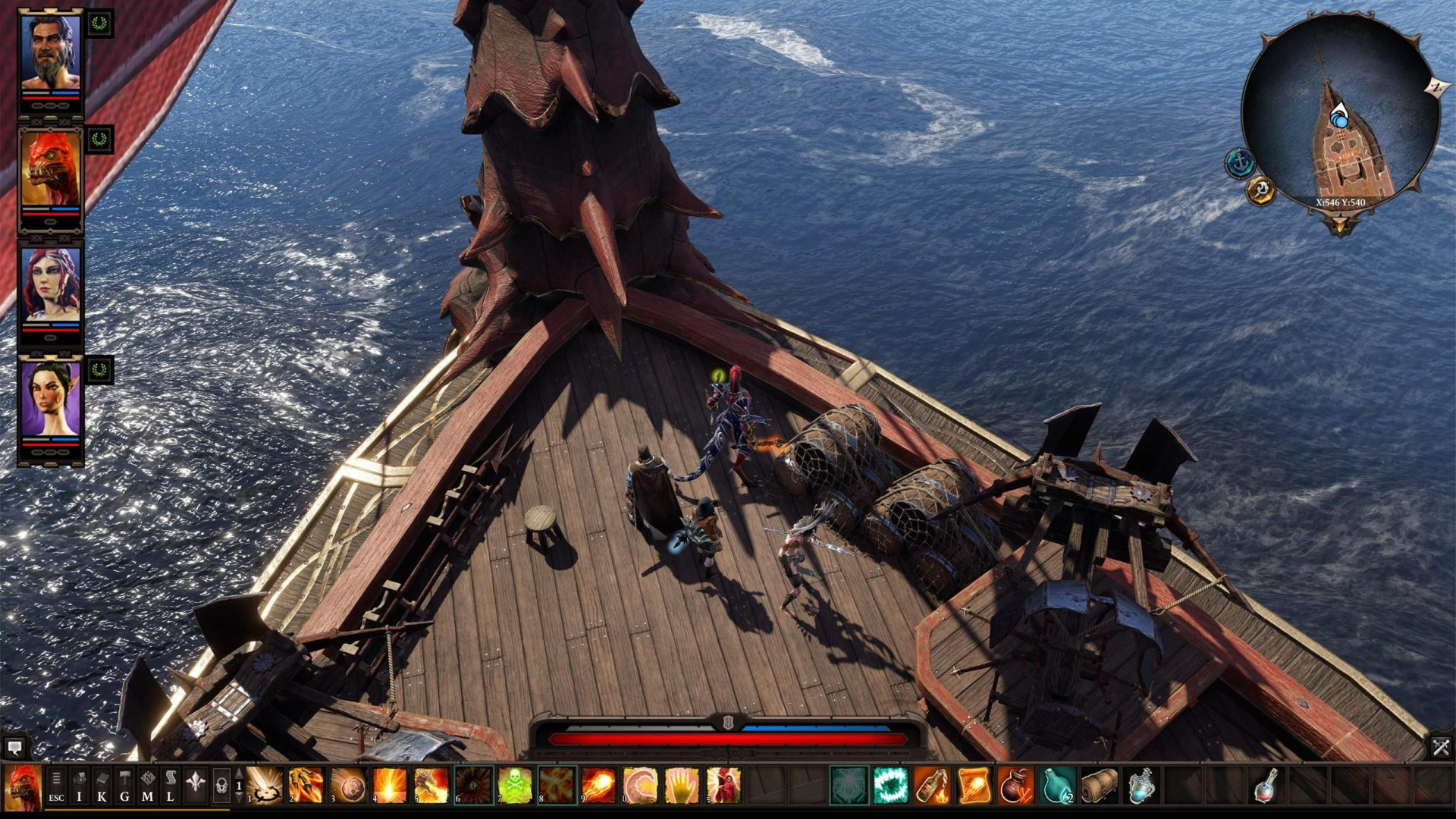Open the journal scroll L button
The width and height of the screenshot is (1456, 819).
171,786
